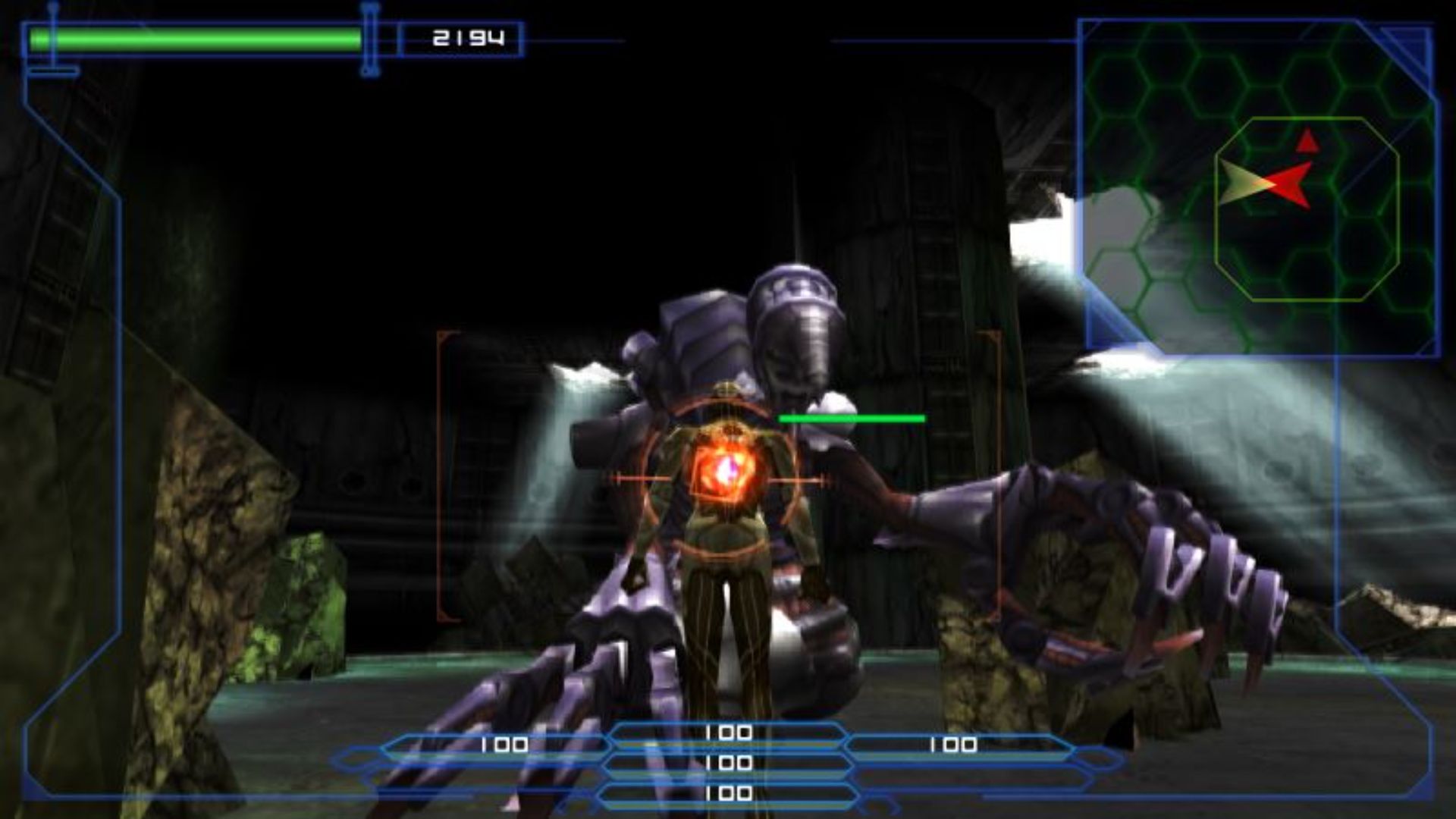Click the hexagon-grid radar minimap
Screen dimensions: 1456x819
(1259, 187)
